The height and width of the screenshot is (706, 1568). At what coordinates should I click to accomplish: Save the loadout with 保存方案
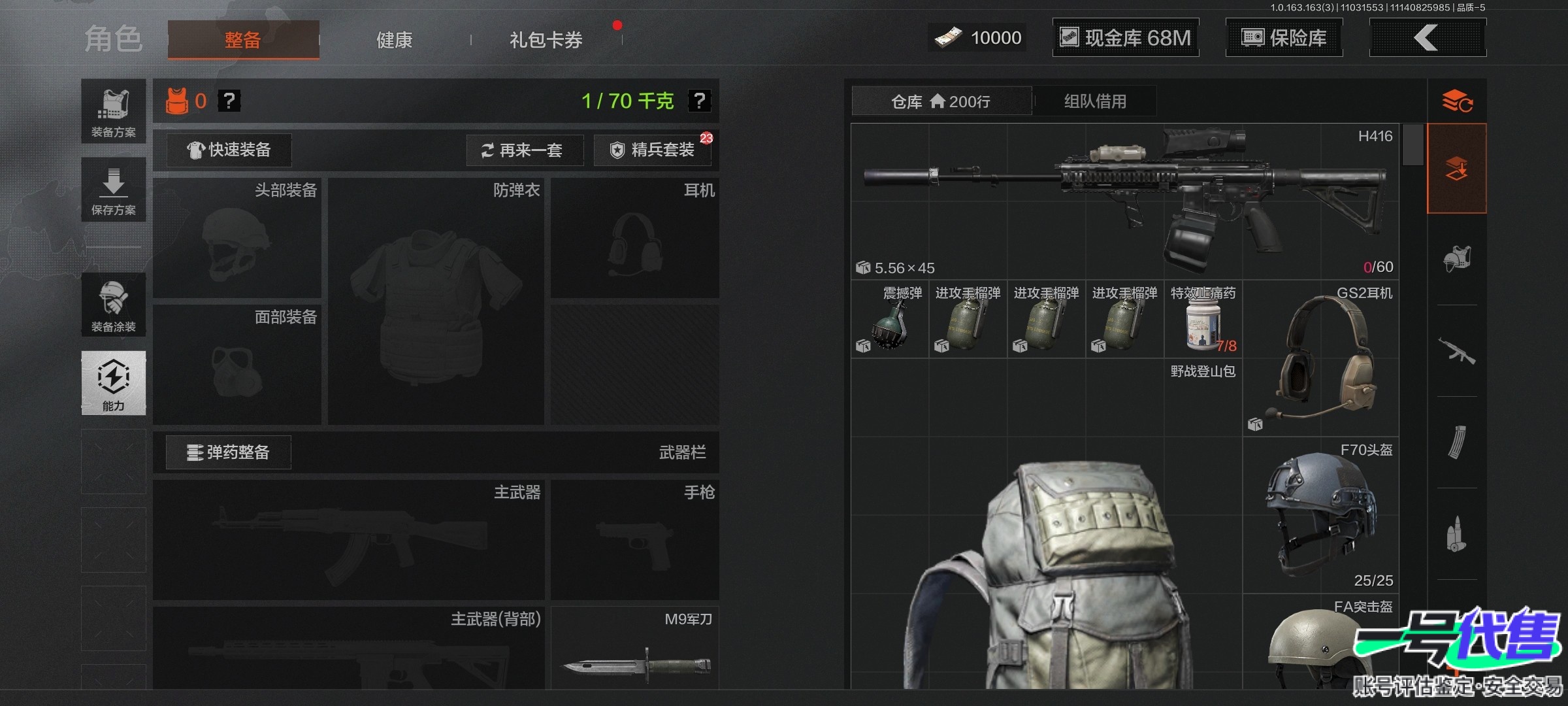pyautogui.click(x=114, y=190)
